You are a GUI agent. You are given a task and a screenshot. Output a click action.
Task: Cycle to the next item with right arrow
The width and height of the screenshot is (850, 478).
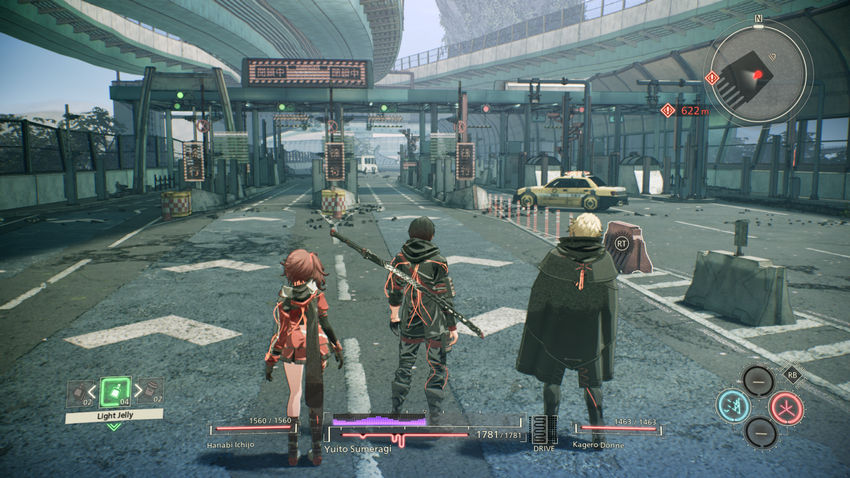pos(138,391)
